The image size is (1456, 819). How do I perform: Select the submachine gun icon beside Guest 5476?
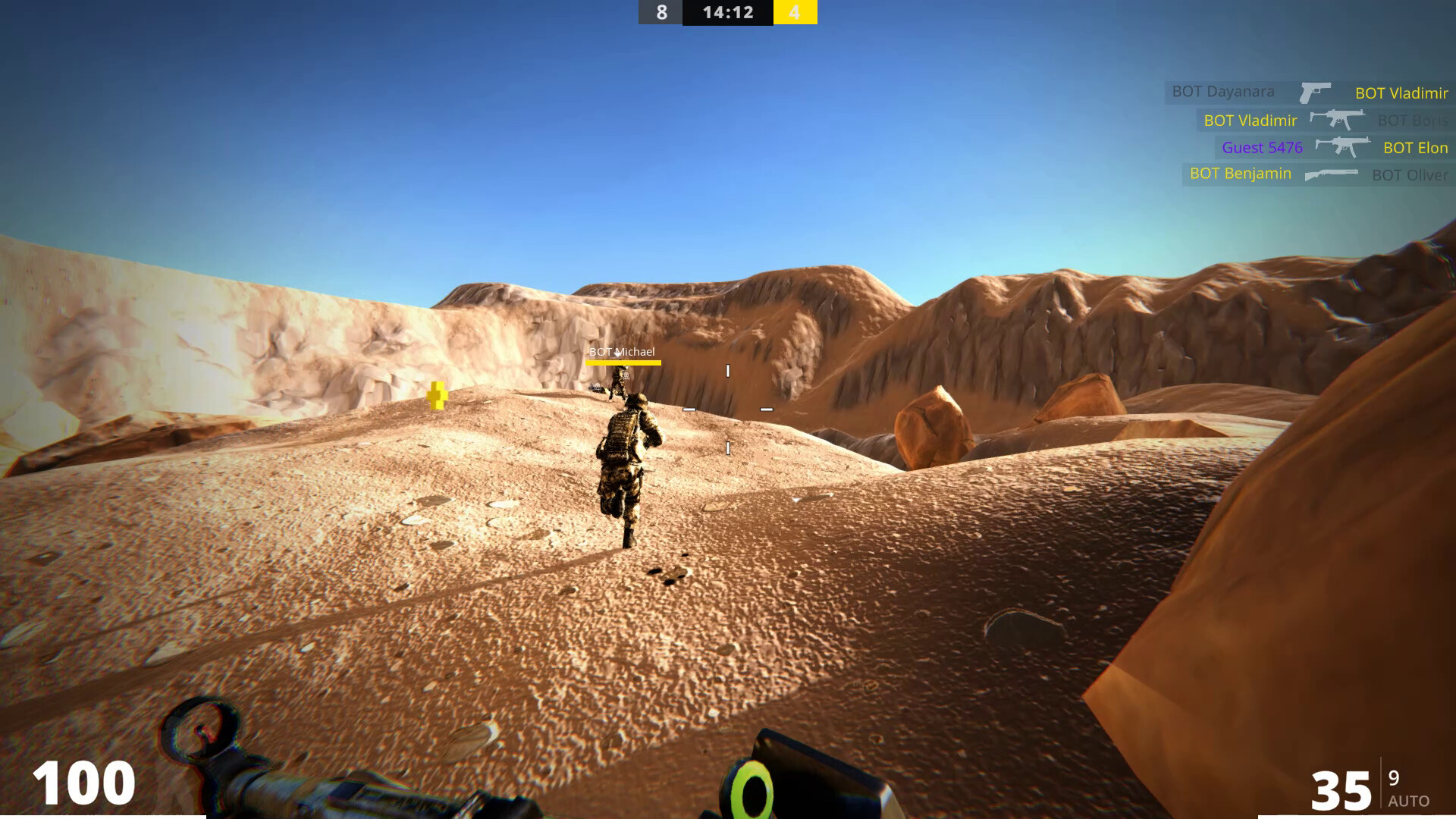[x=1341, y=148]
